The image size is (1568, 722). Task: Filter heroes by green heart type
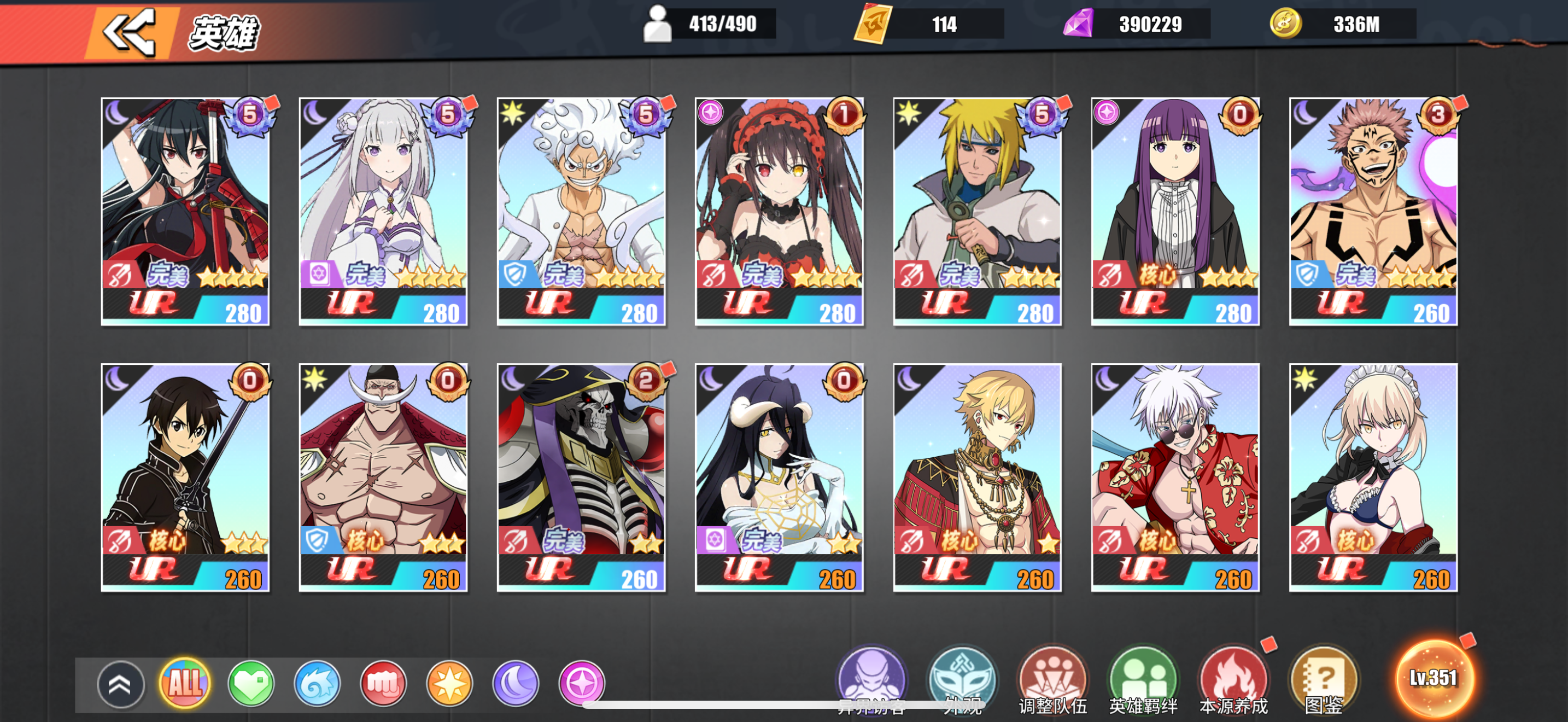[251, 683]
